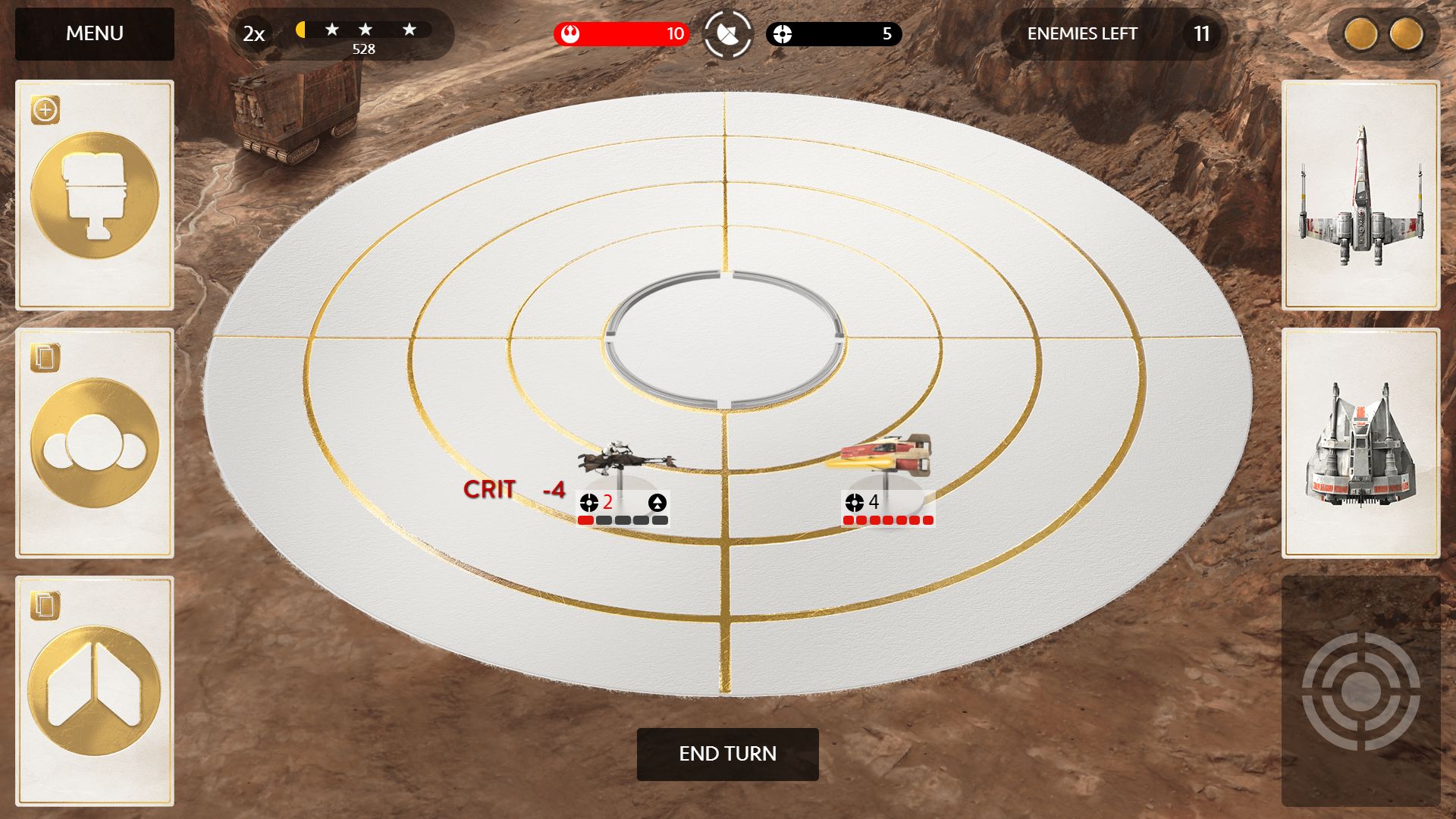The image size is (1456, 819).
Task: Click the radar dish icon at top center
Action: [x=727, y=34]
